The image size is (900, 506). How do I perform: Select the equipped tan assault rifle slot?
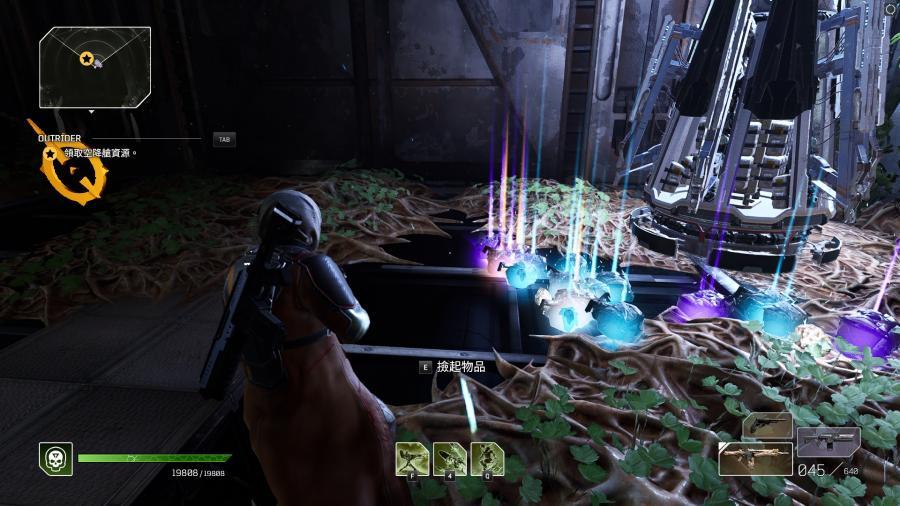[755, 458]
